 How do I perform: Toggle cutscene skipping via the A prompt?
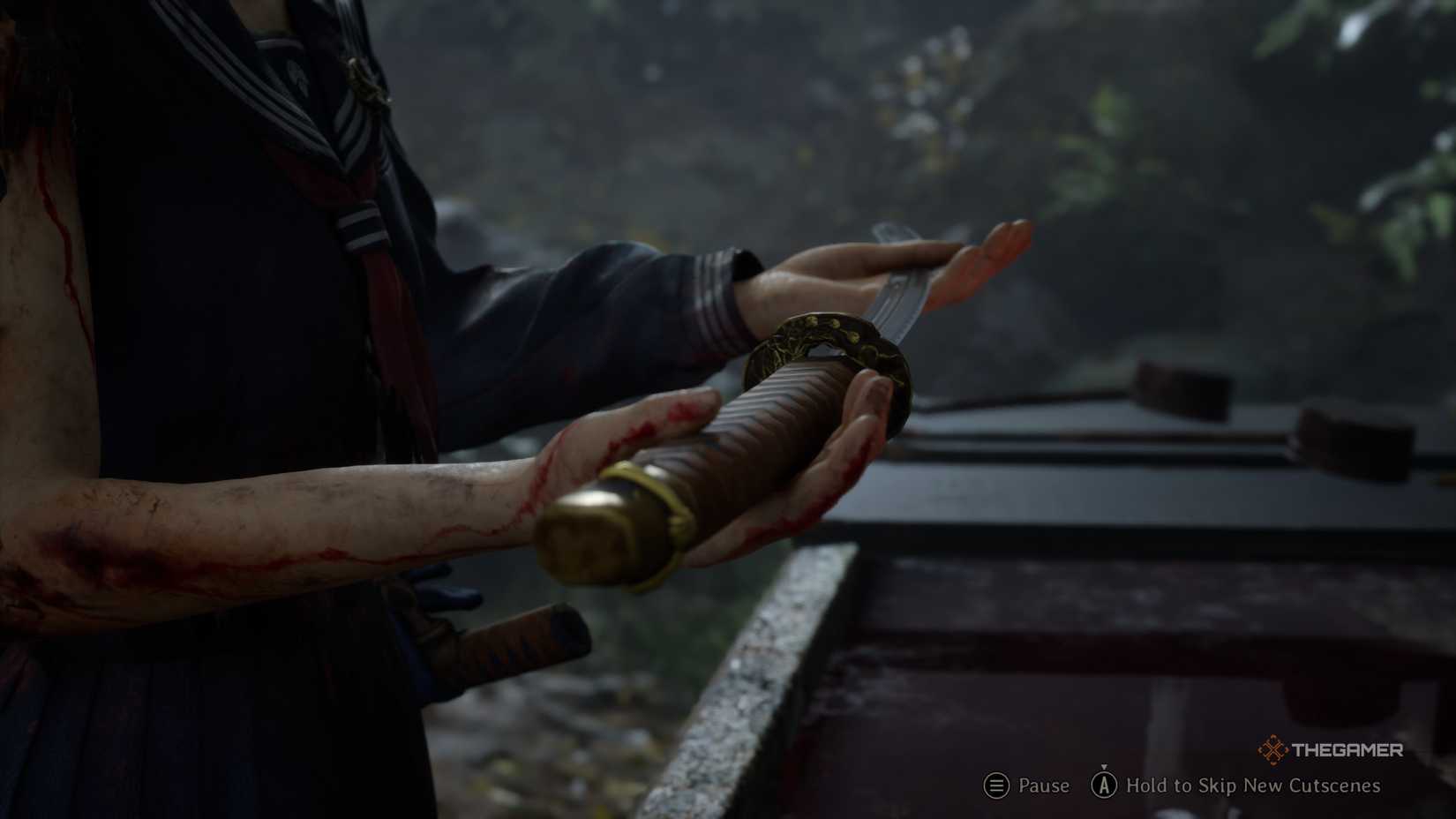point(1105,785)
